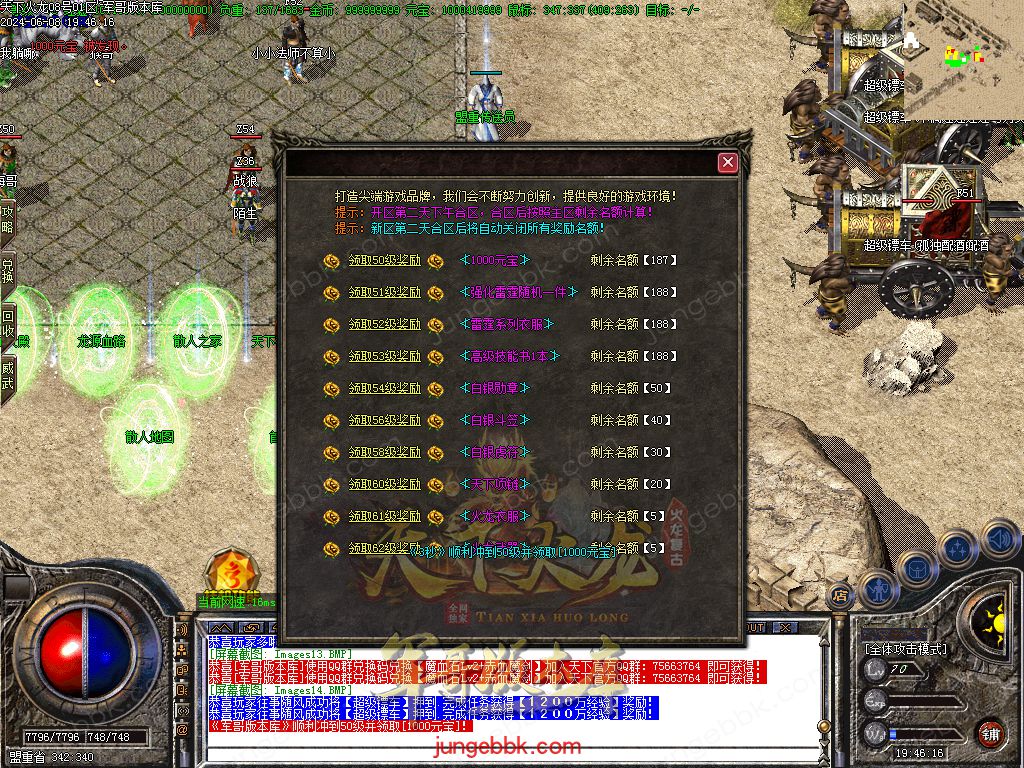Claim the level 53 reward link
1024x768 pixels.
tap(384, 356)
